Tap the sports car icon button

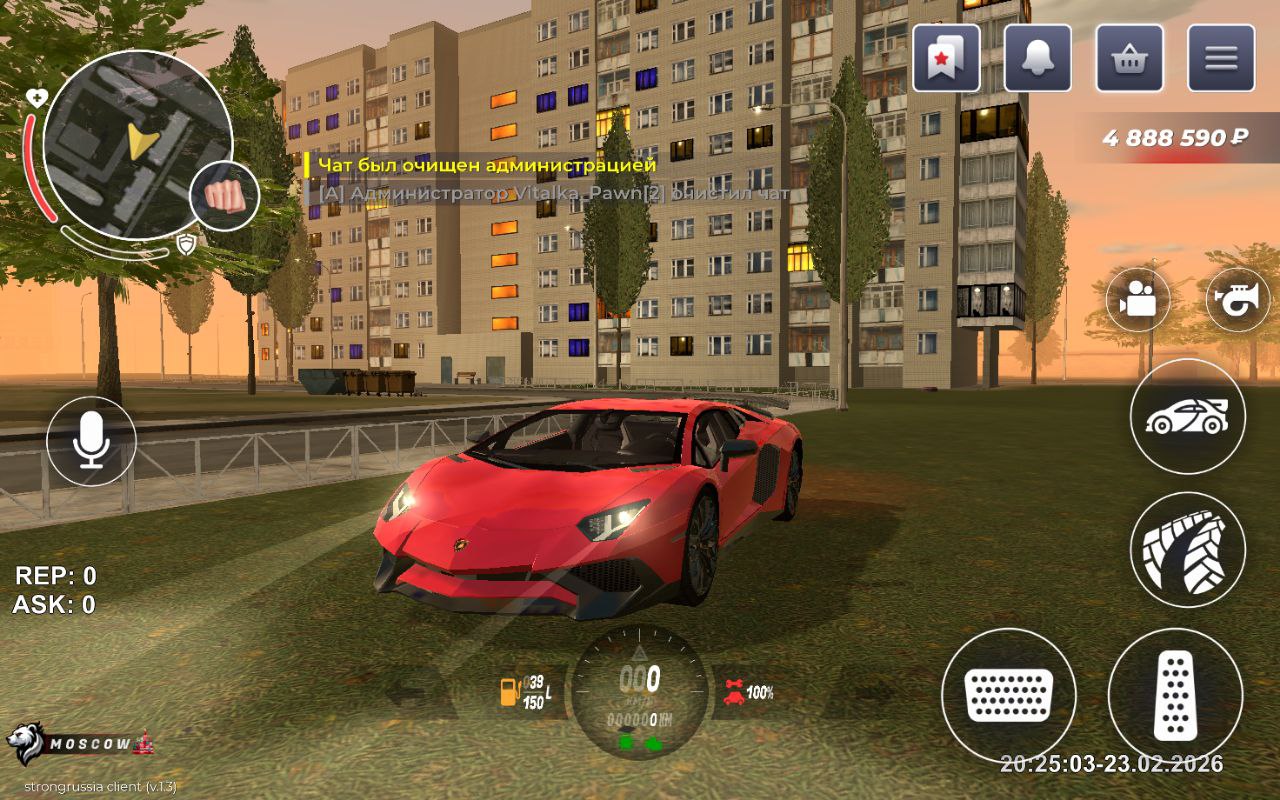tap(1188, 416)
